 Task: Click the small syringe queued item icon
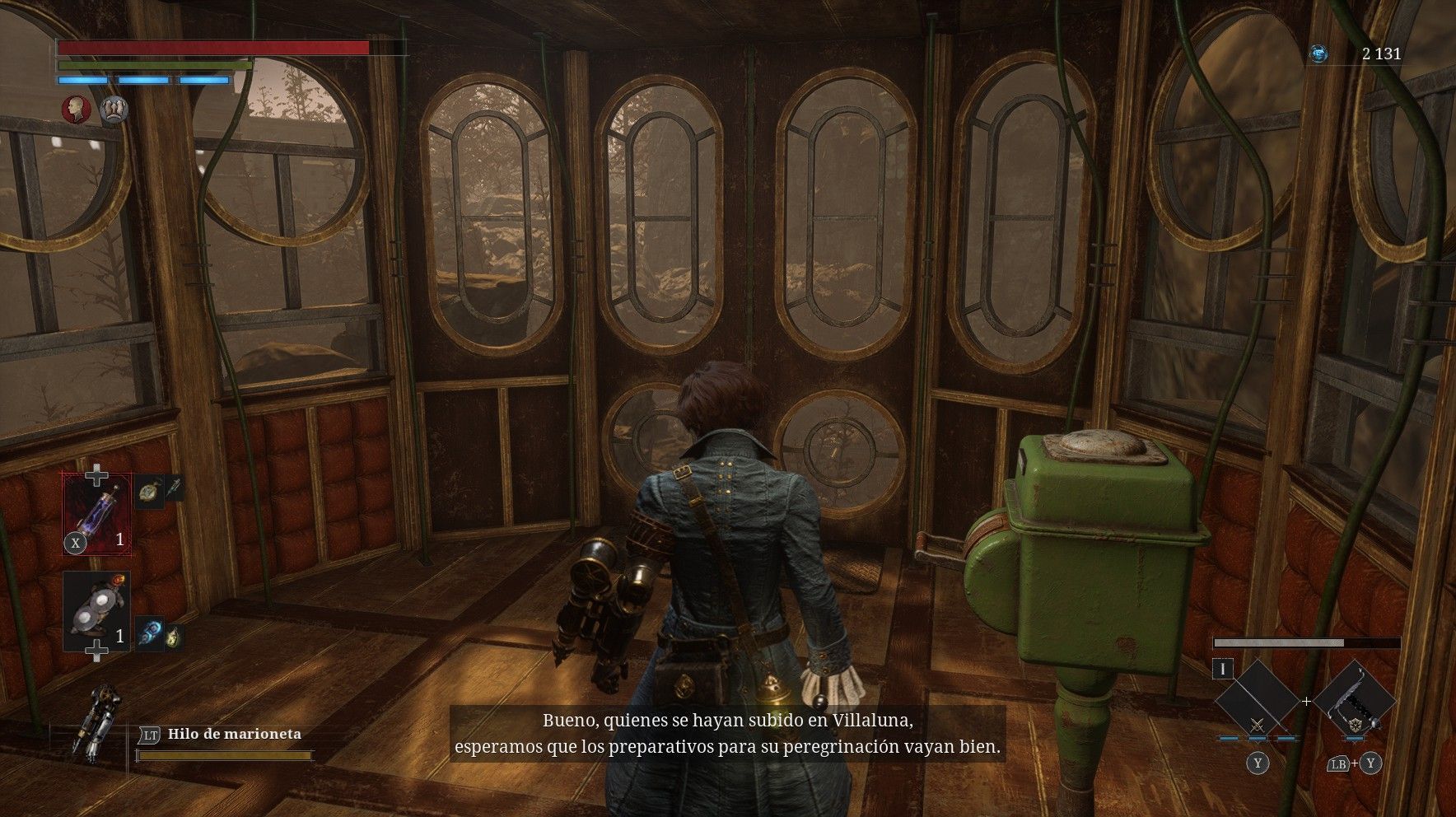[x=174, y=488]
